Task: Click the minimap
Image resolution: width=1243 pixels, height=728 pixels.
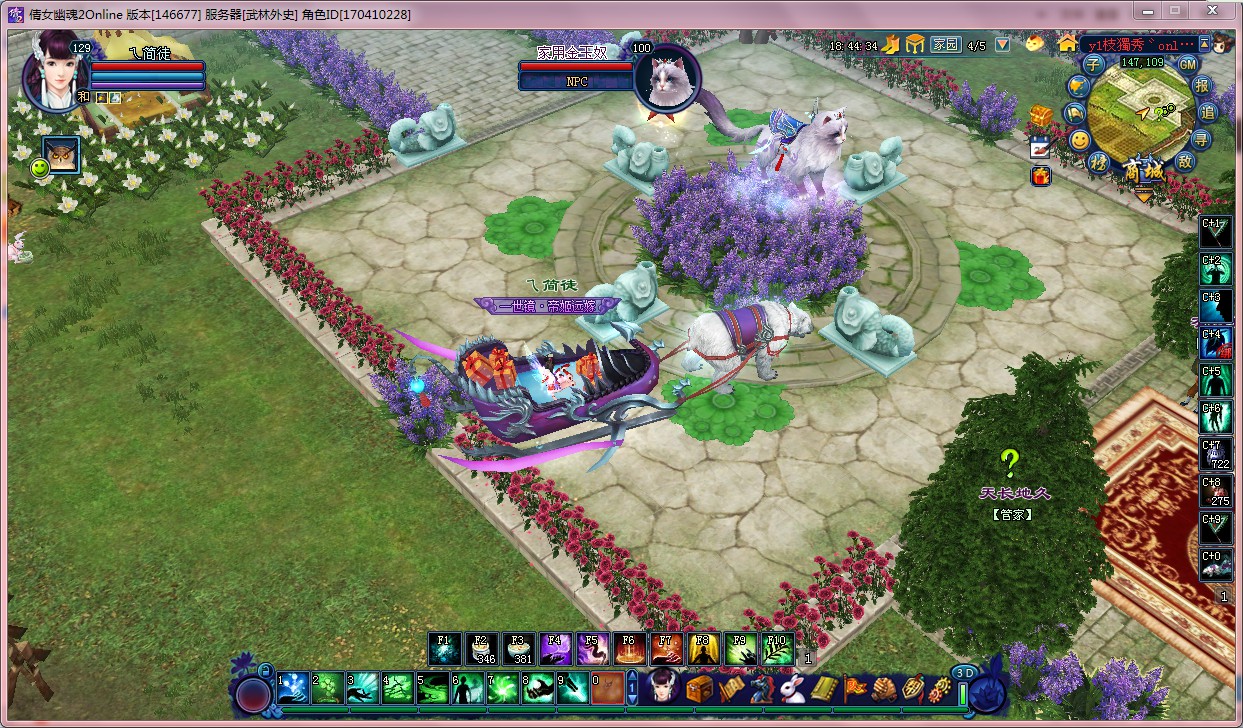Action: point(1140,110)
